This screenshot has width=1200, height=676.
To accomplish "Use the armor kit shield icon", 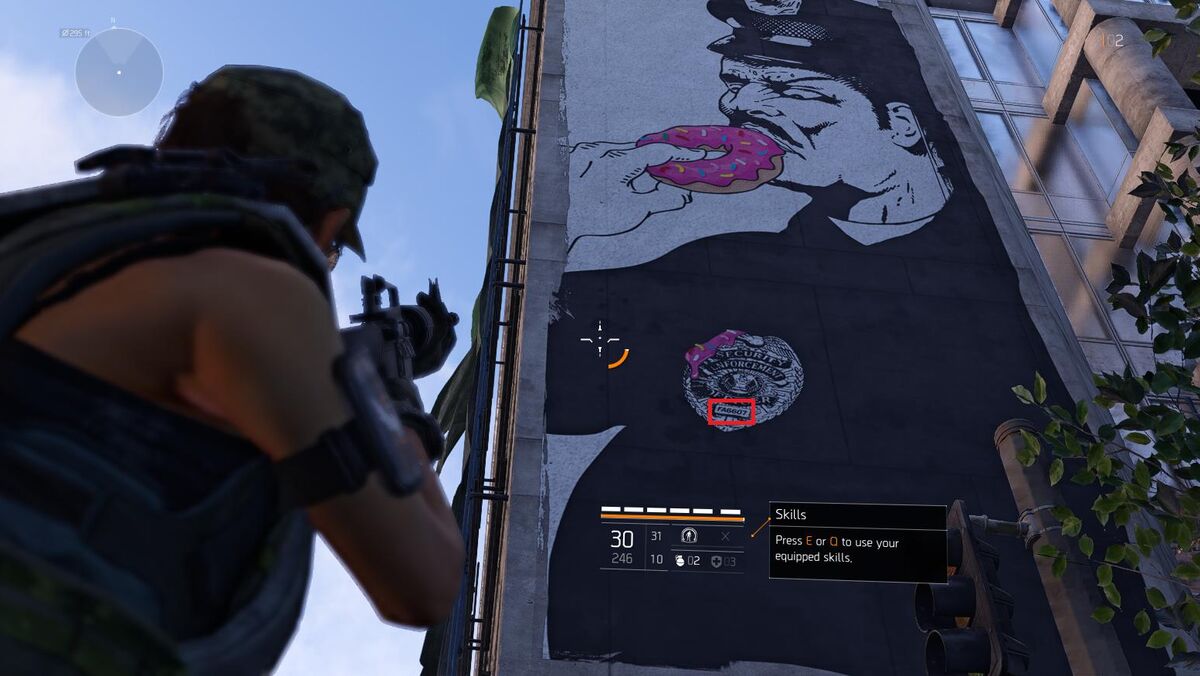I will (716, 561).
